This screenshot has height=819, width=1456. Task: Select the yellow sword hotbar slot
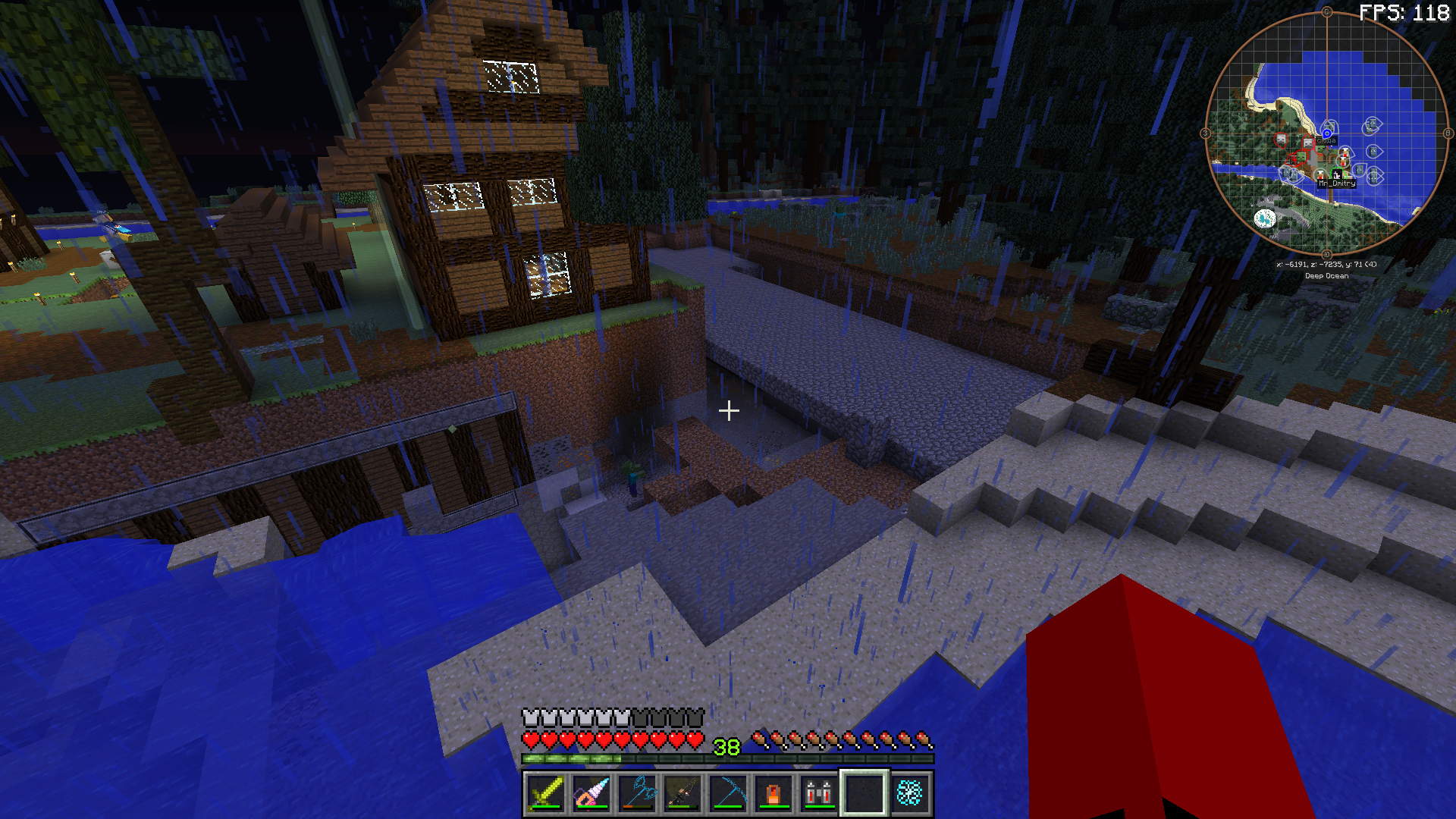[546, 793]
